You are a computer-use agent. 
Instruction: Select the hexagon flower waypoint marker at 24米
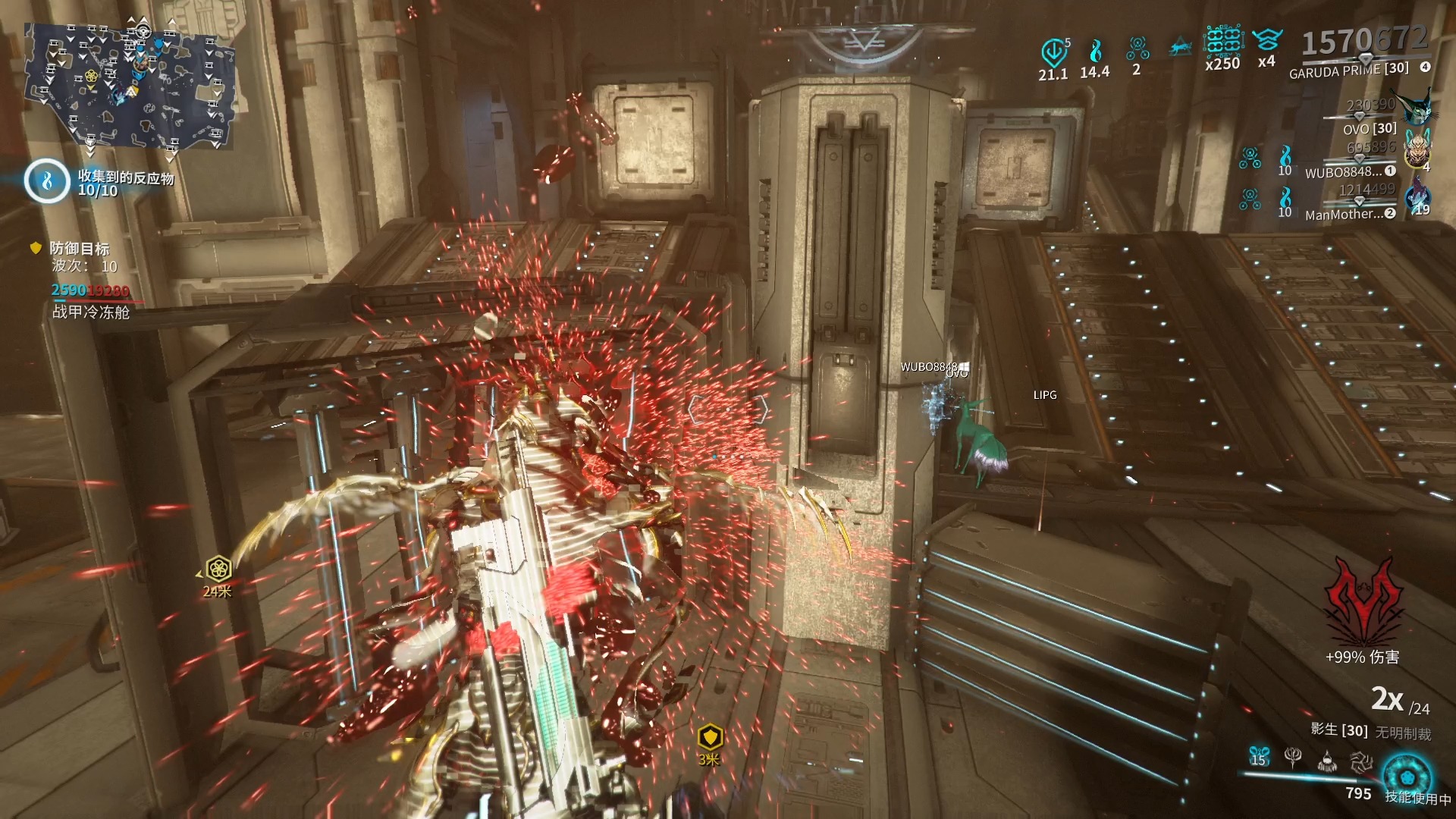coord(218,568)
